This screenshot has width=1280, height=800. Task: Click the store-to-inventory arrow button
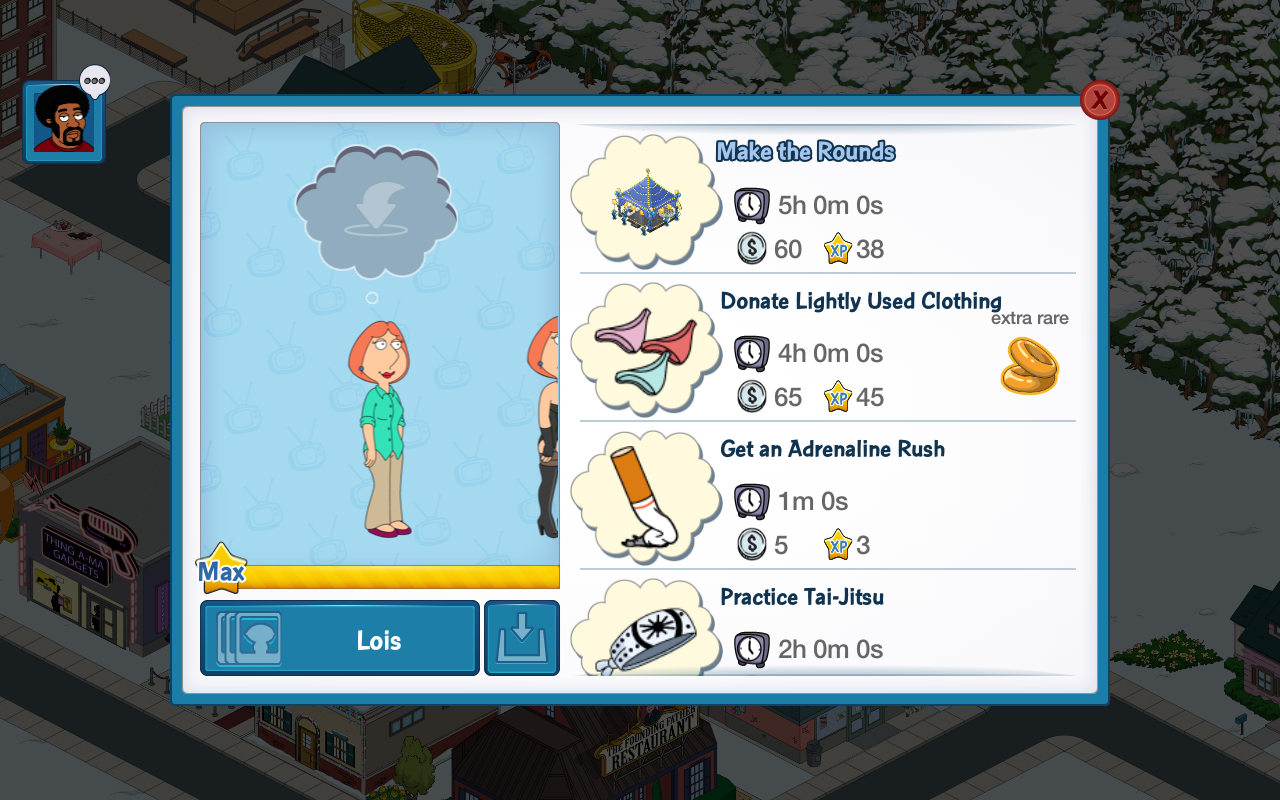point(522,638)
